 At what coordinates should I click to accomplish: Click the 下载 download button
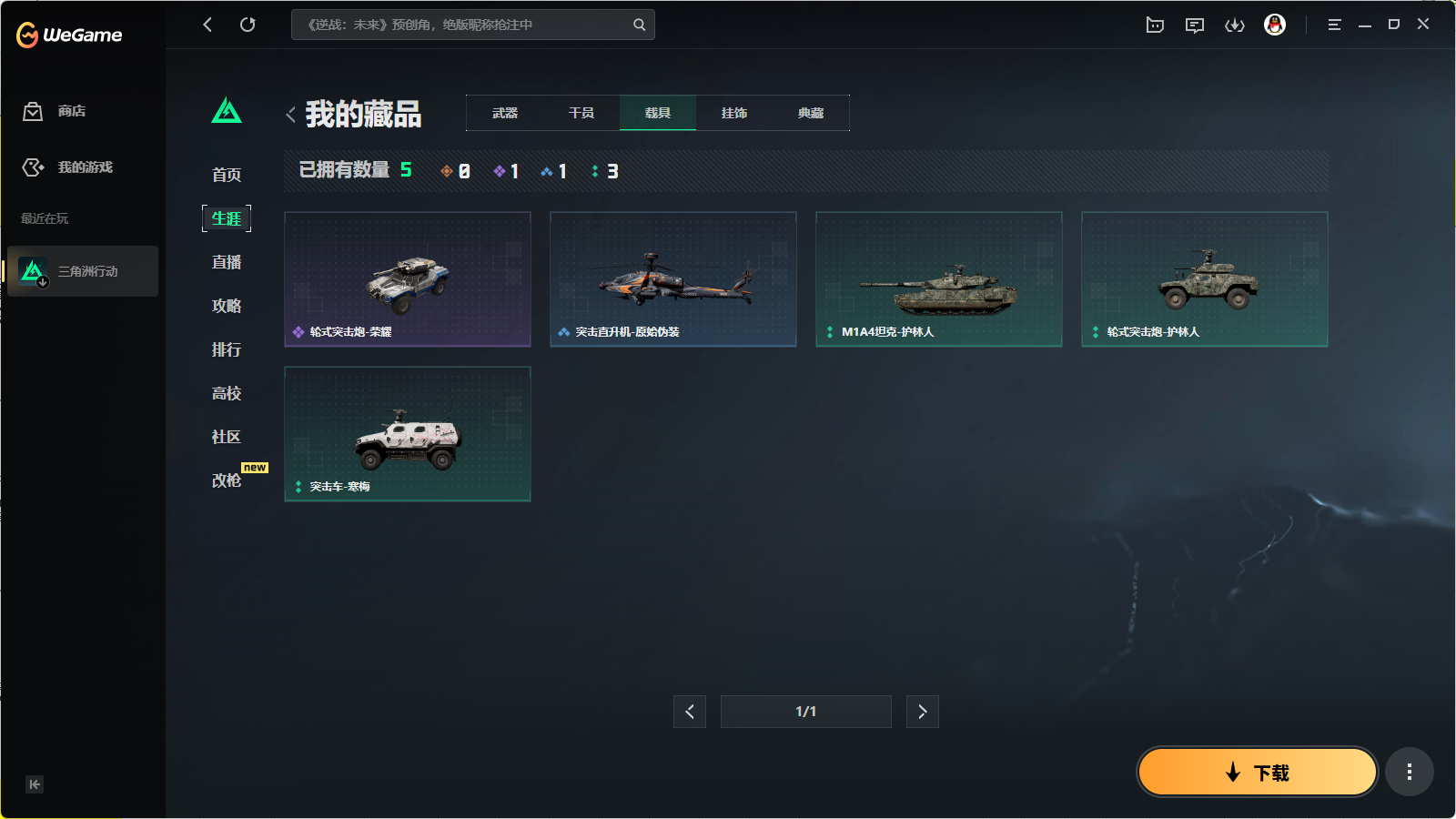pos(1257,771)
